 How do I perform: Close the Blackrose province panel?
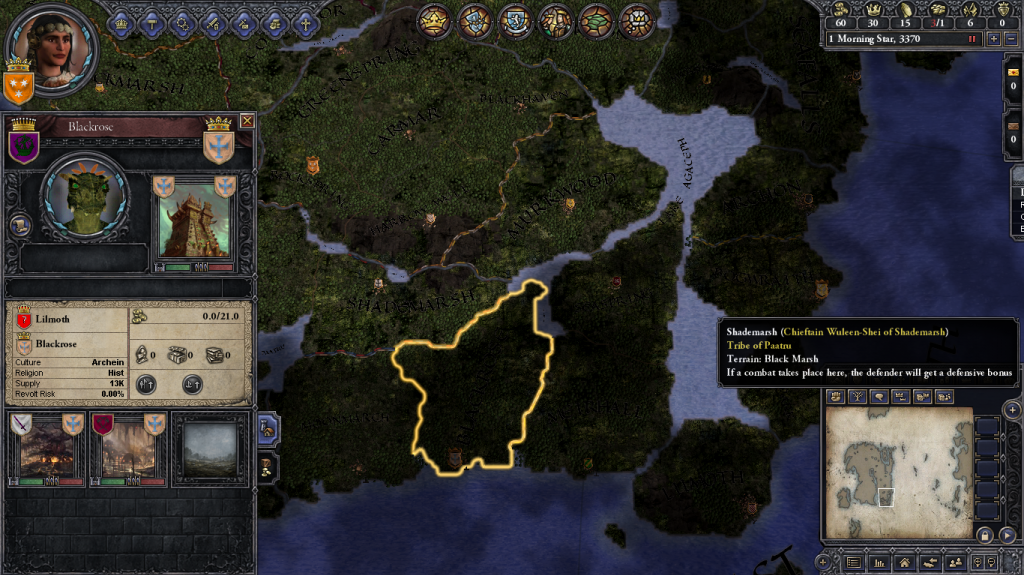click(x=247, y=121)
